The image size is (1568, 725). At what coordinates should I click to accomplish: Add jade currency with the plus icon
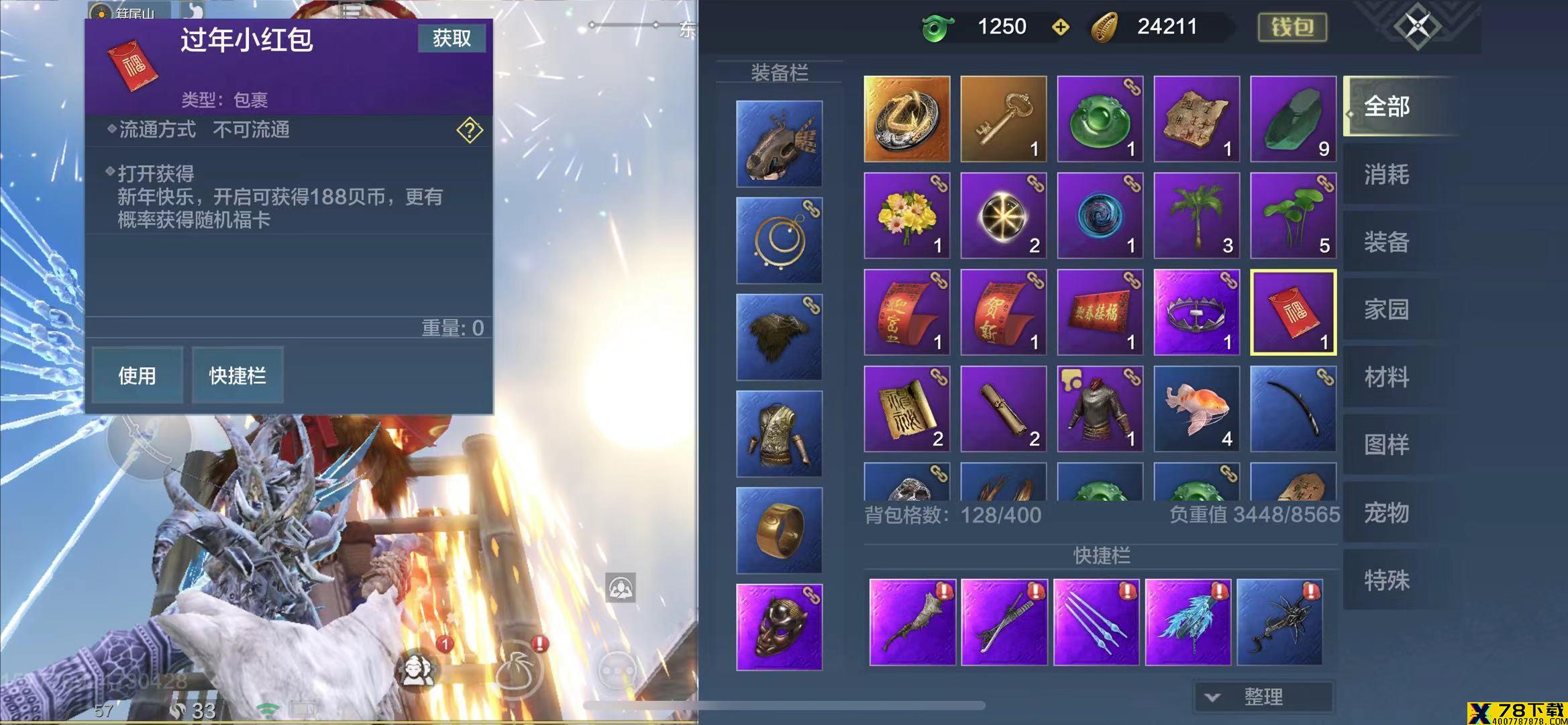[1060, 28]
